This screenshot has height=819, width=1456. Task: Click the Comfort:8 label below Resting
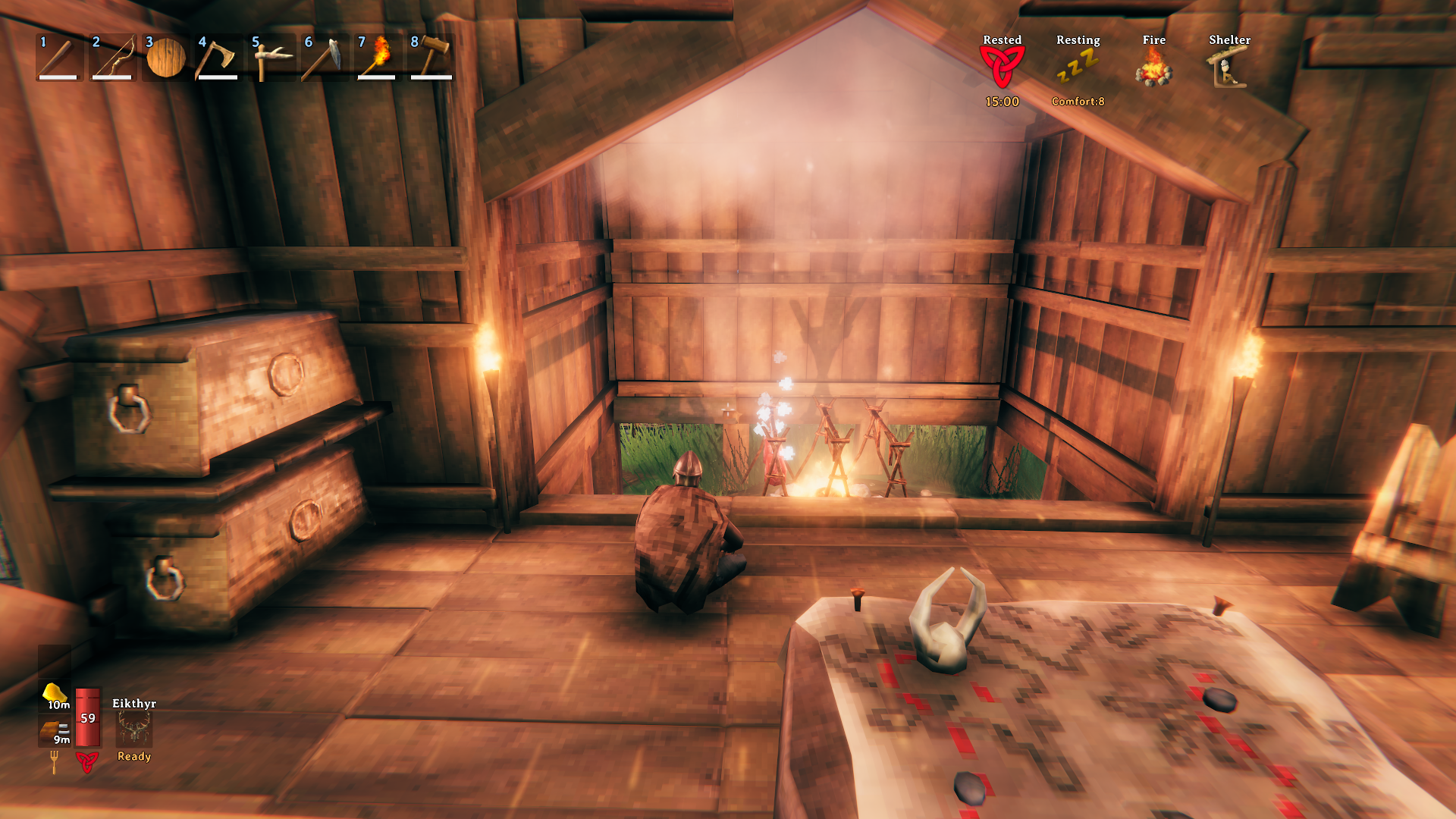pyautogui.click(x=1078, y=99)
